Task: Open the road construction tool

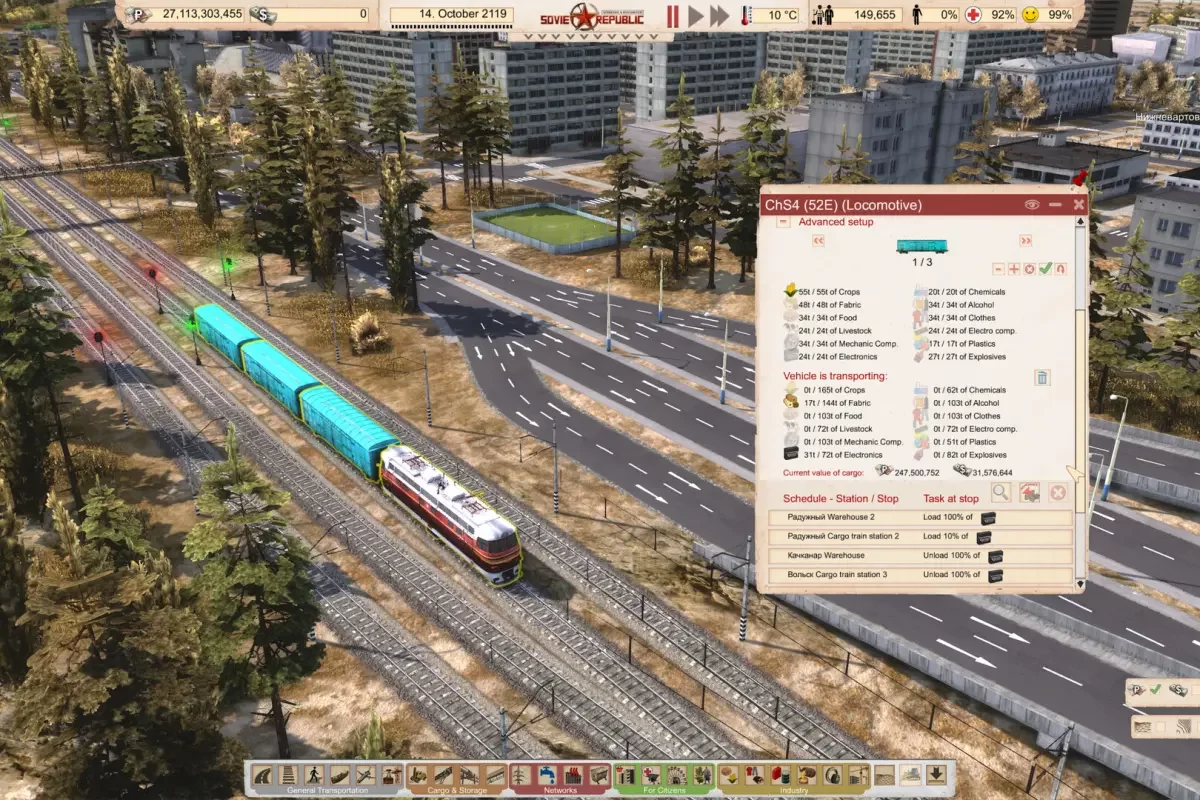Action: tap(264, 775)
